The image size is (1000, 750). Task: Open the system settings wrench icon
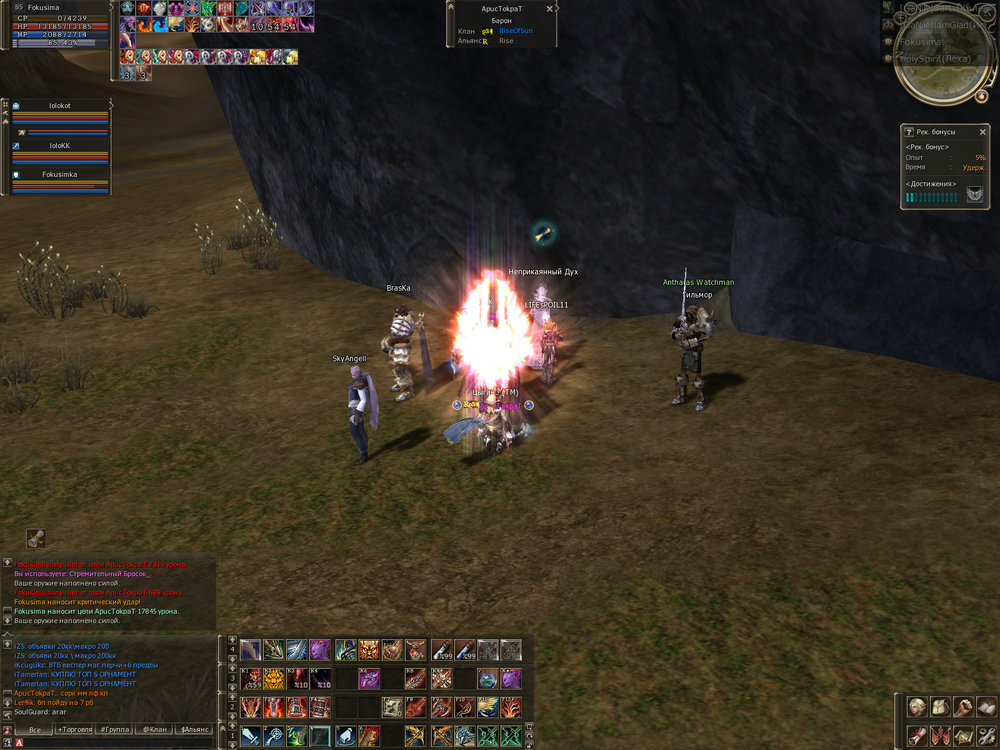click(x=985, y=736)
